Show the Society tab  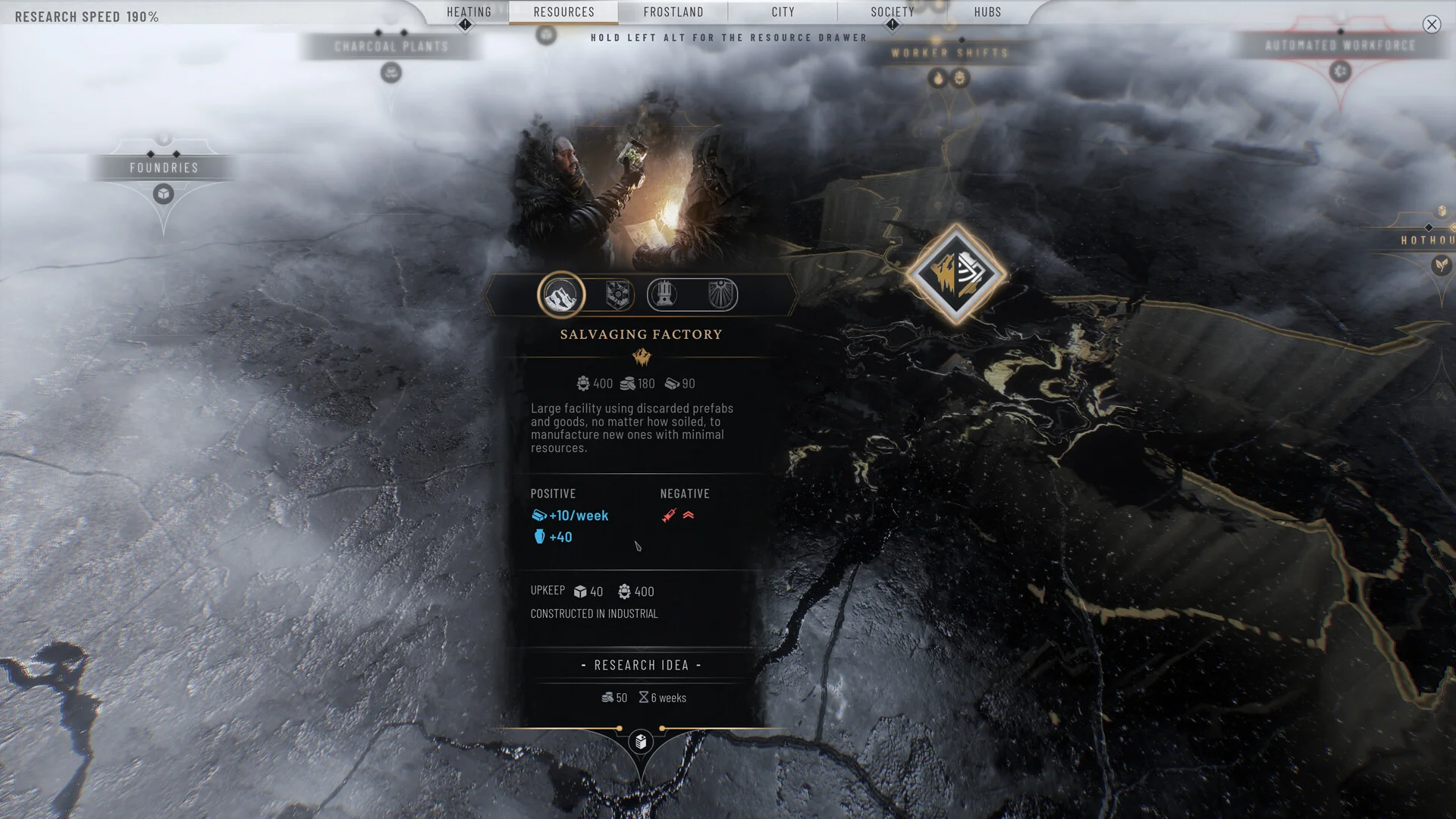coord(892,12)
